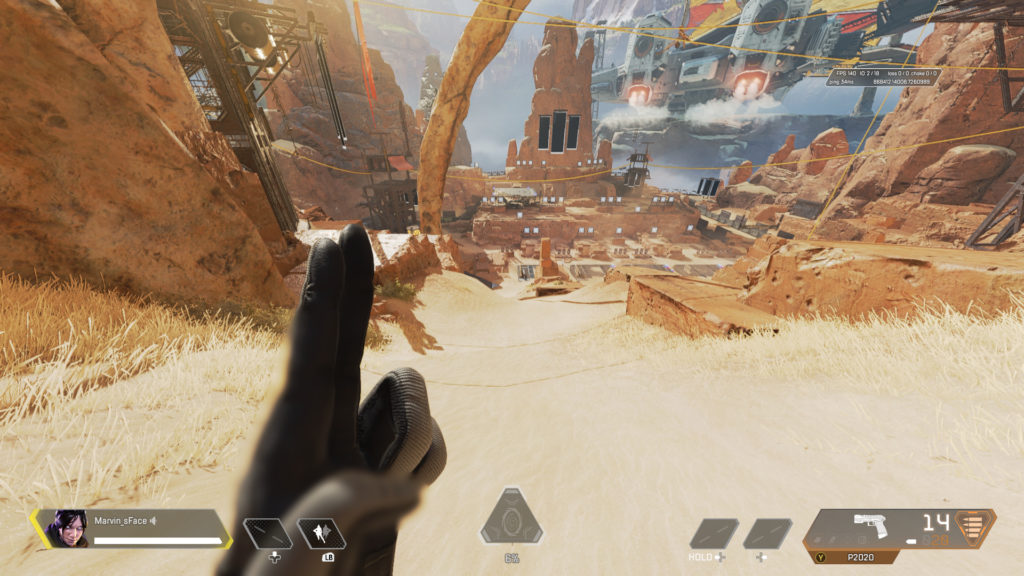Select the Marvin_sFace player name banner
Viewport: 1024px width, 576px height.
pyautogui.click(x=158, y=520)
